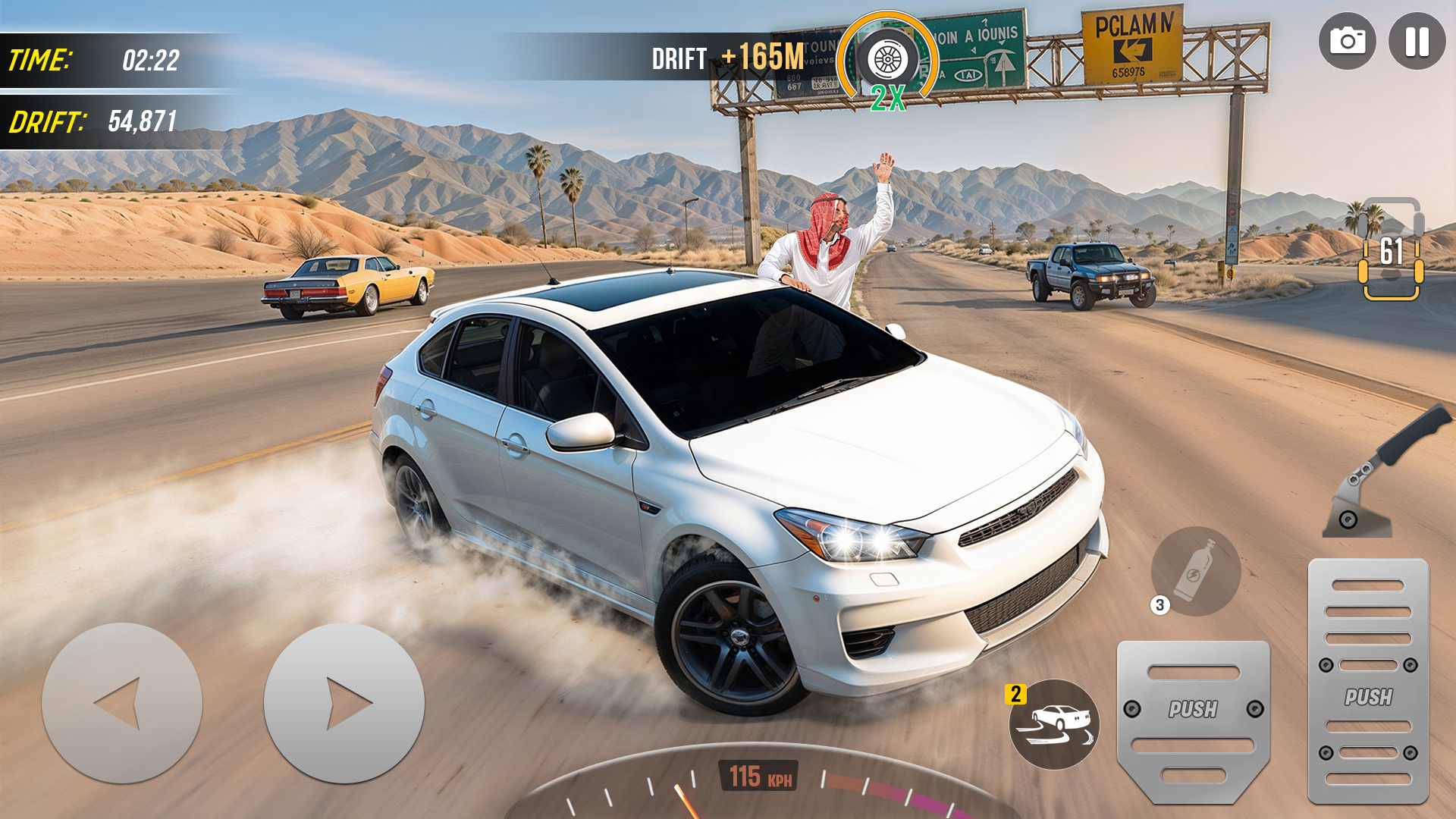Trigger the drift assist car icon
Viewport: 1456px width, 819px height.
pyautogui.click(x=1054, y=724)
